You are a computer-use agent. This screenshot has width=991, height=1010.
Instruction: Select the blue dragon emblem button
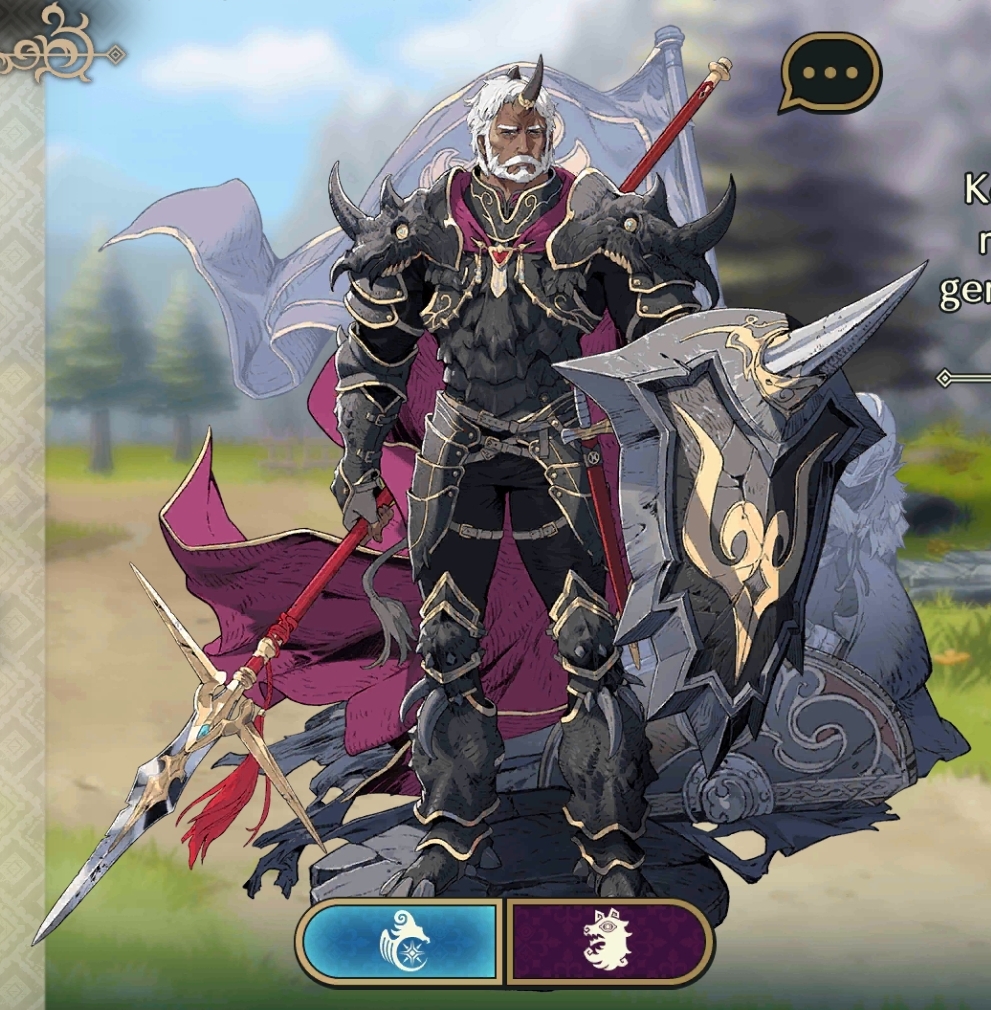402,942
